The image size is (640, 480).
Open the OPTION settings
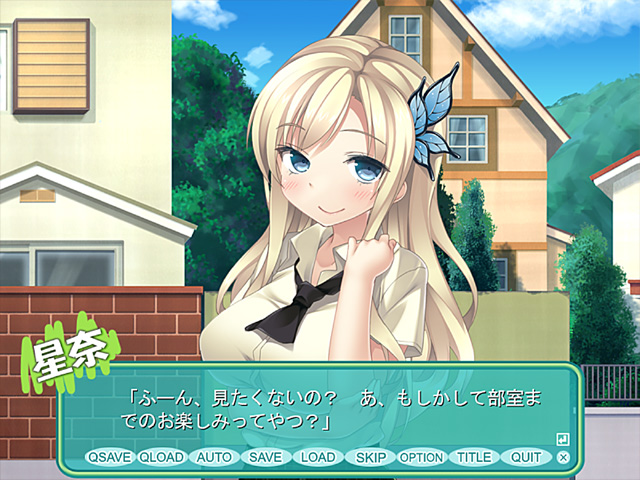click(x=421, y=457)
